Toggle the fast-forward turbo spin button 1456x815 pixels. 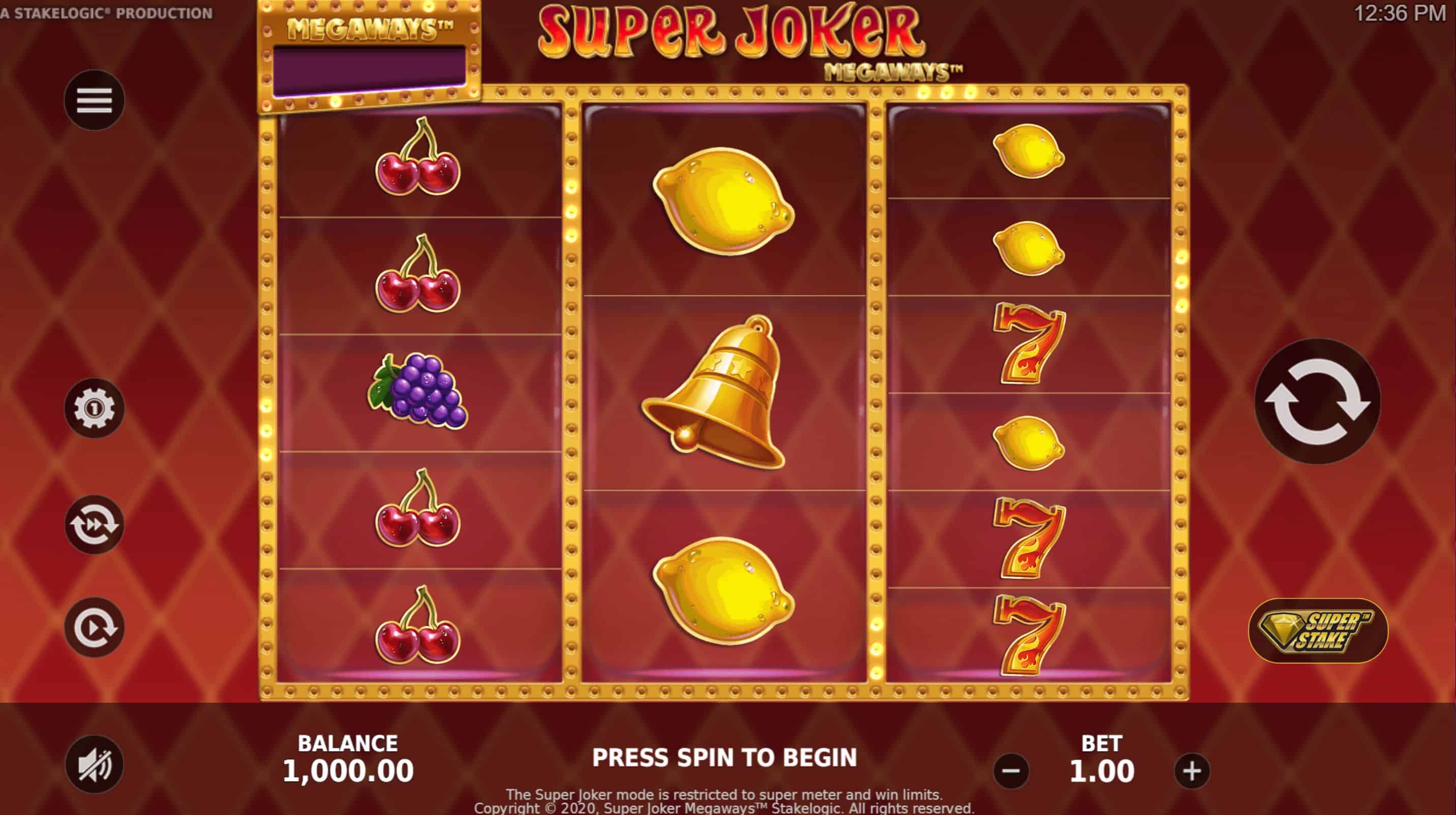click(94, 524)
